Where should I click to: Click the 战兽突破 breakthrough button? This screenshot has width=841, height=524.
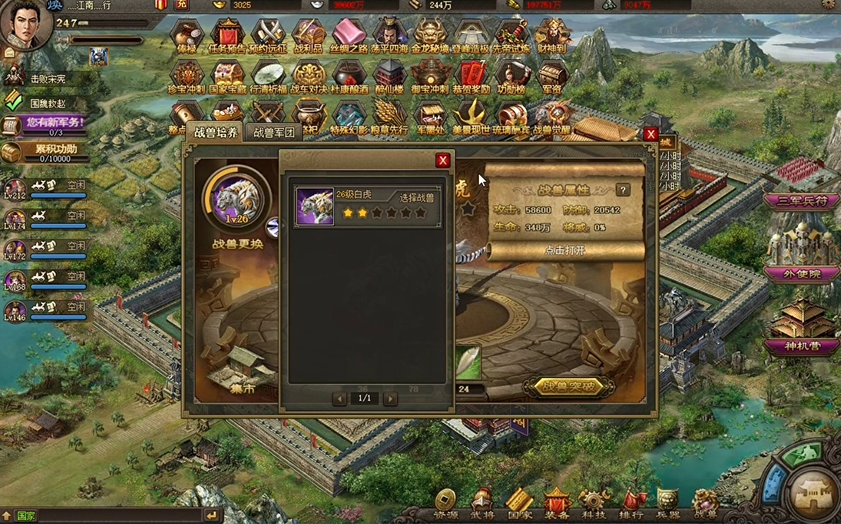566,386
